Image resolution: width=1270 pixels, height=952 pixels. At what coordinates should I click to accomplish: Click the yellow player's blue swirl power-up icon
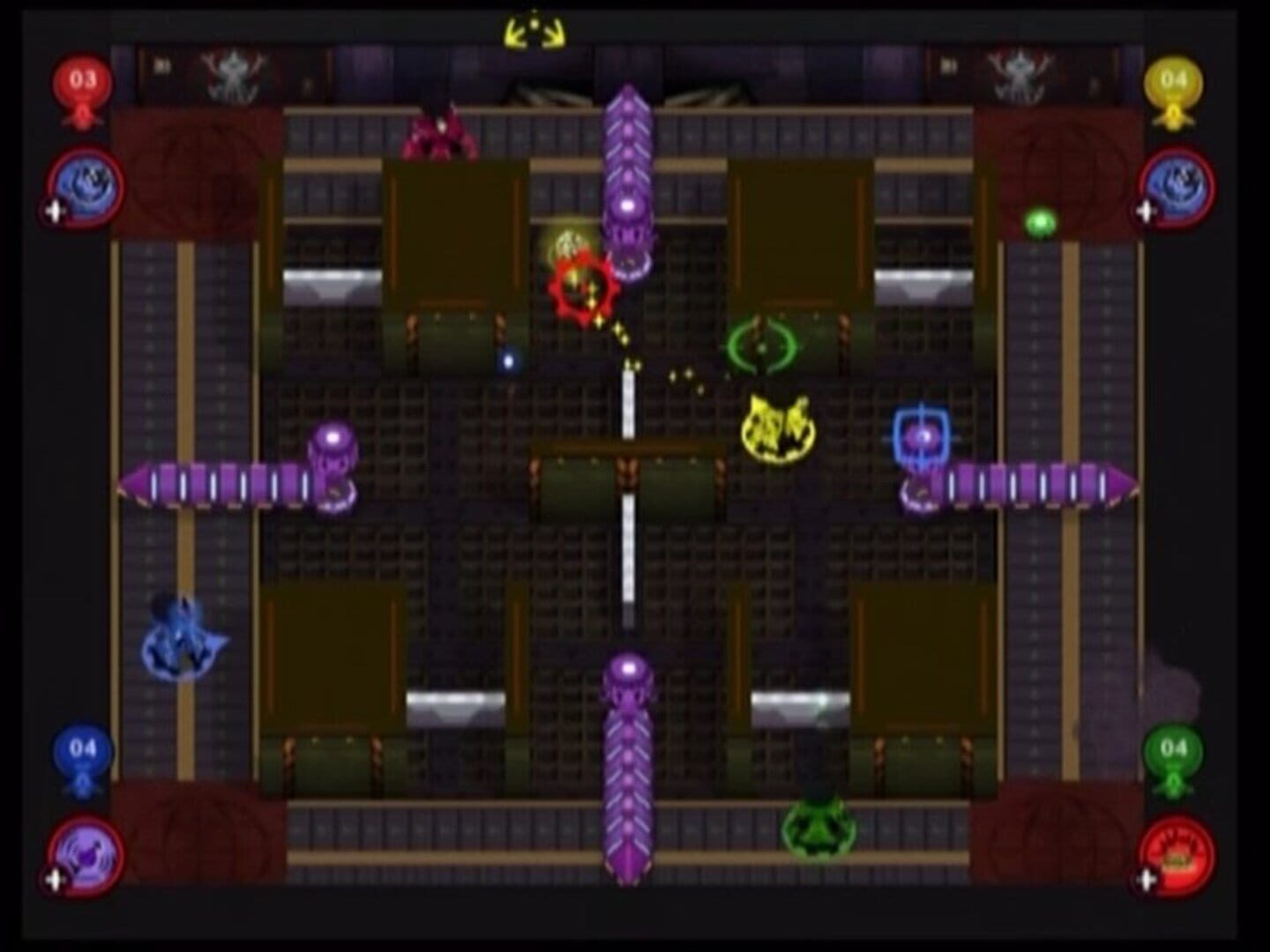pos(1177,187)
